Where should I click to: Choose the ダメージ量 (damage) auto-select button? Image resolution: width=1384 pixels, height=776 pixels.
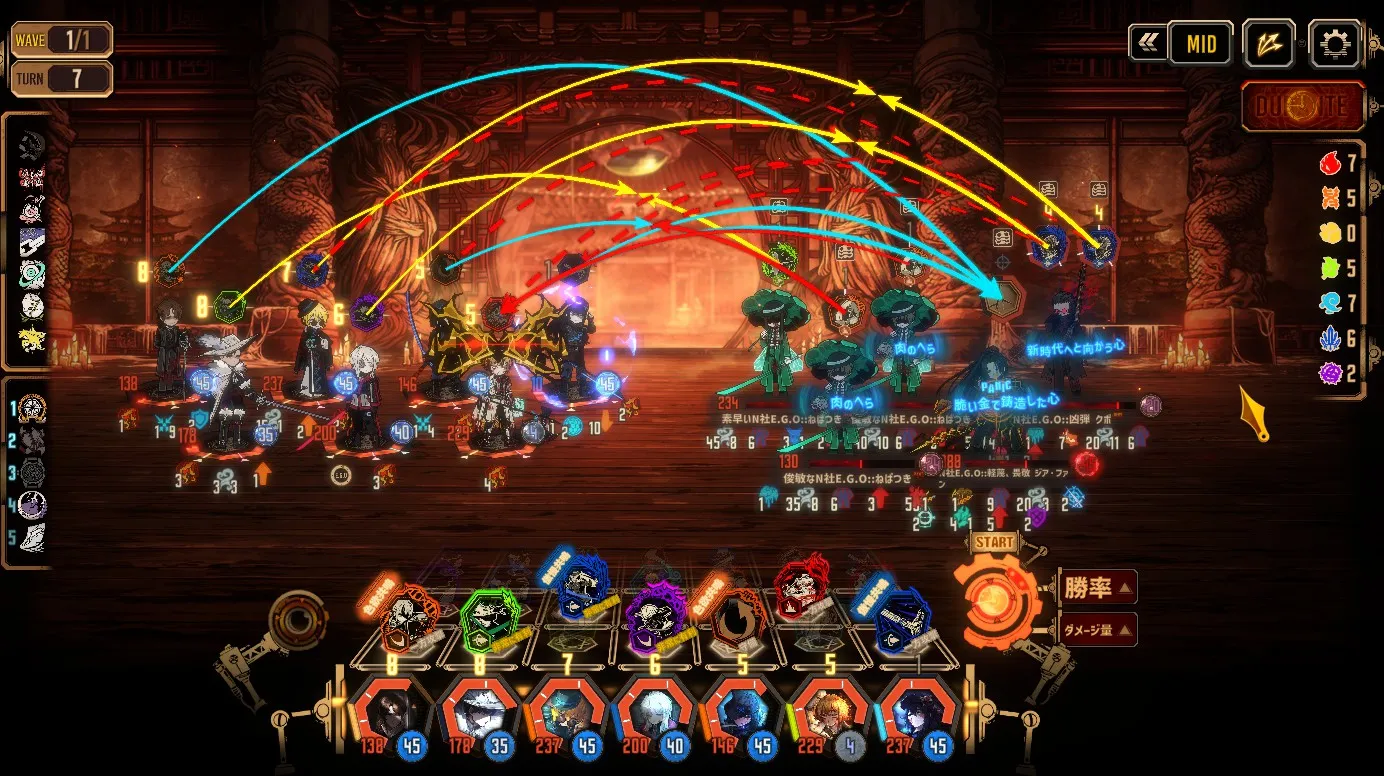[x=1096, y=629]
